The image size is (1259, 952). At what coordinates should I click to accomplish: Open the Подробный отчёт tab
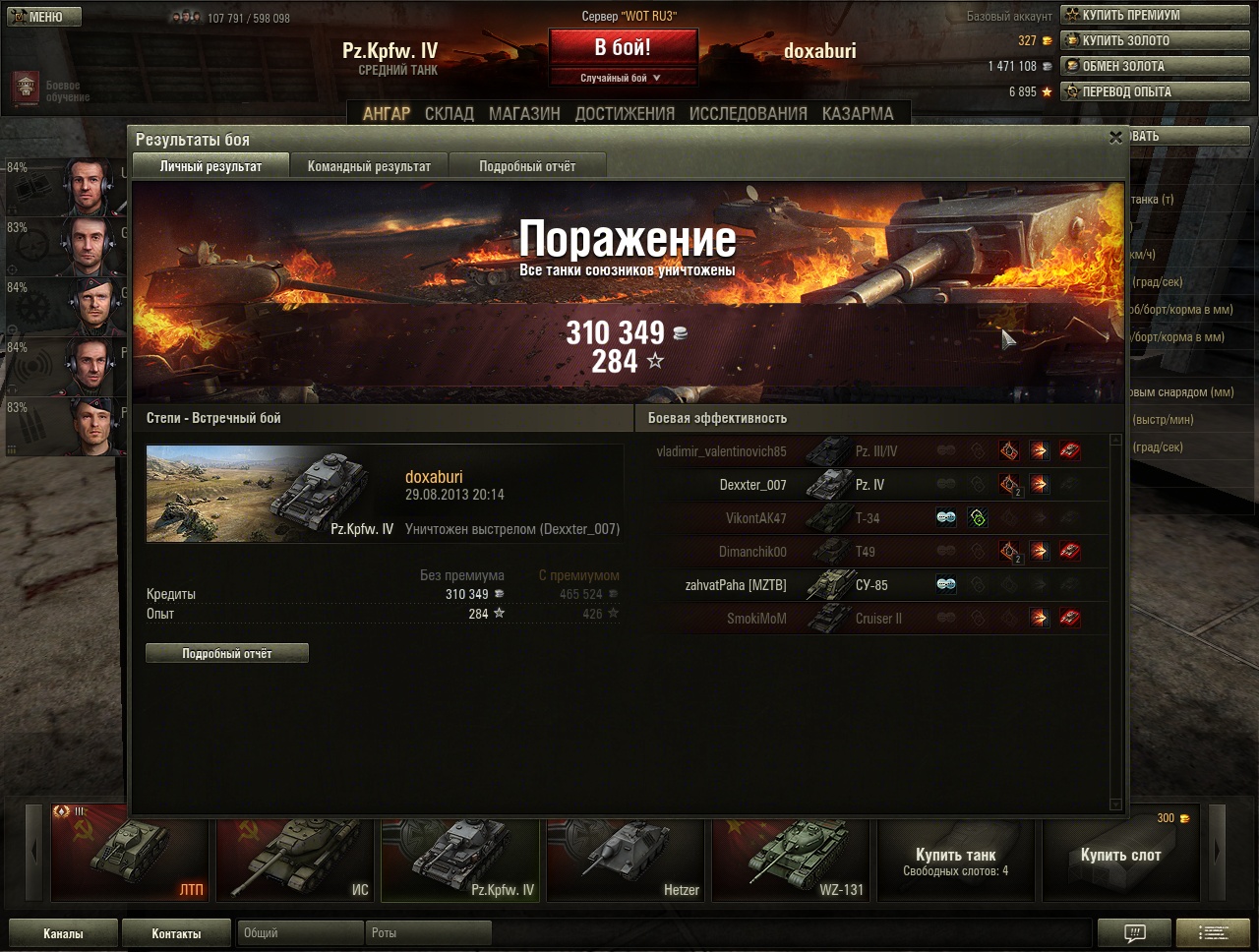coord(527,166)
